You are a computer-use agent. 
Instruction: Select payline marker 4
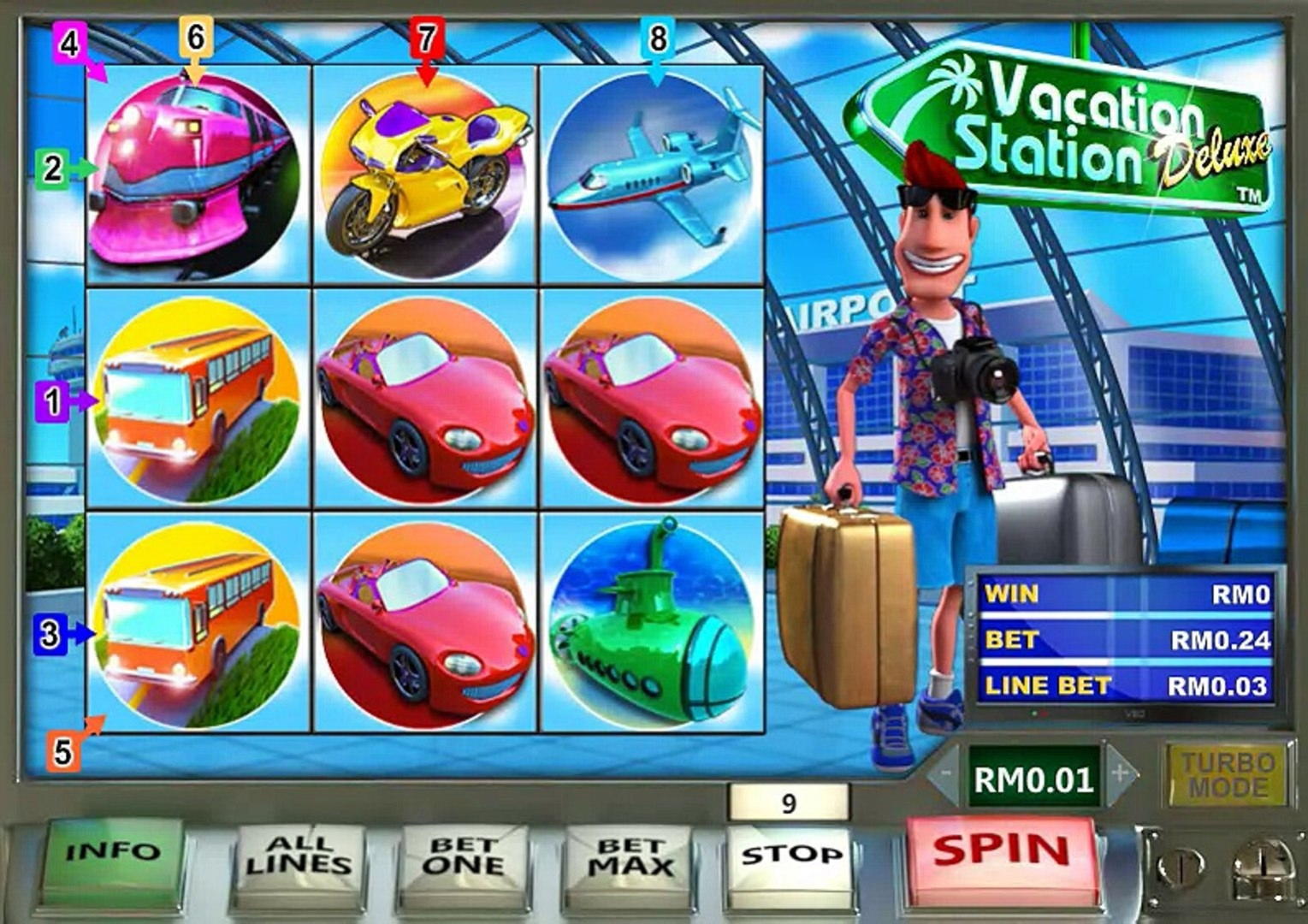click(x=68, y=41)
